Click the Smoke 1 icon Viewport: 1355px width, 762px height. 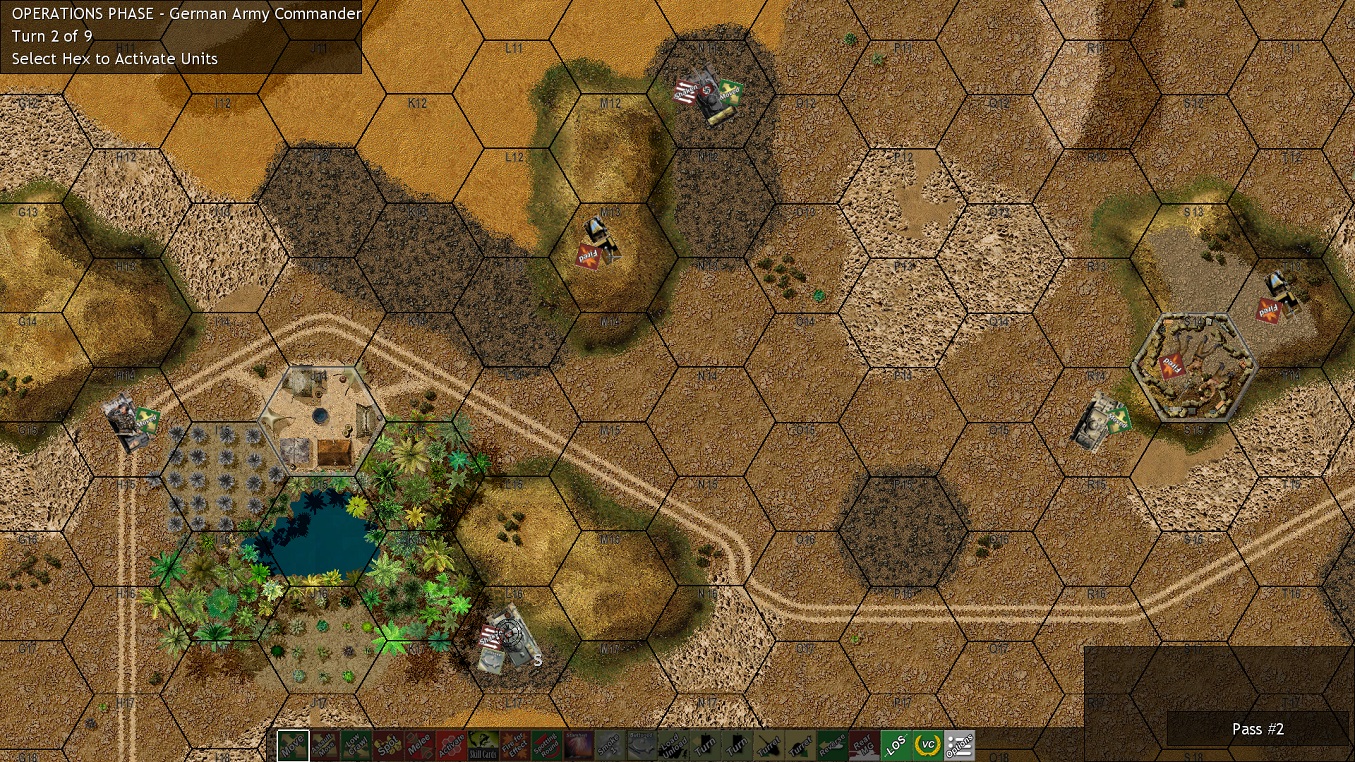(609, 745)
